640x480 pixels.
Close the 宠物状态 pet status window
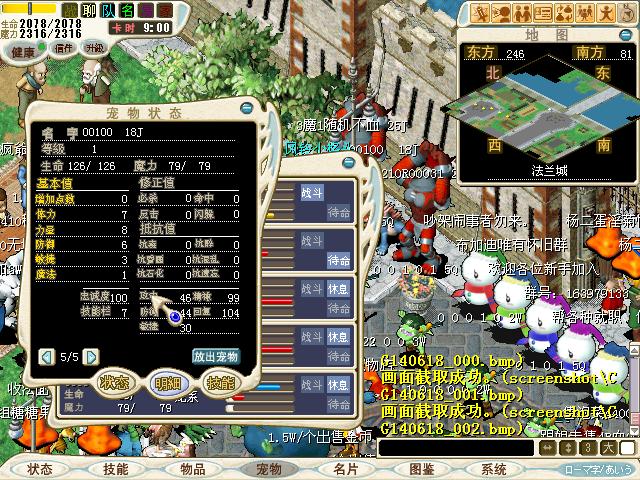(247, 108)
